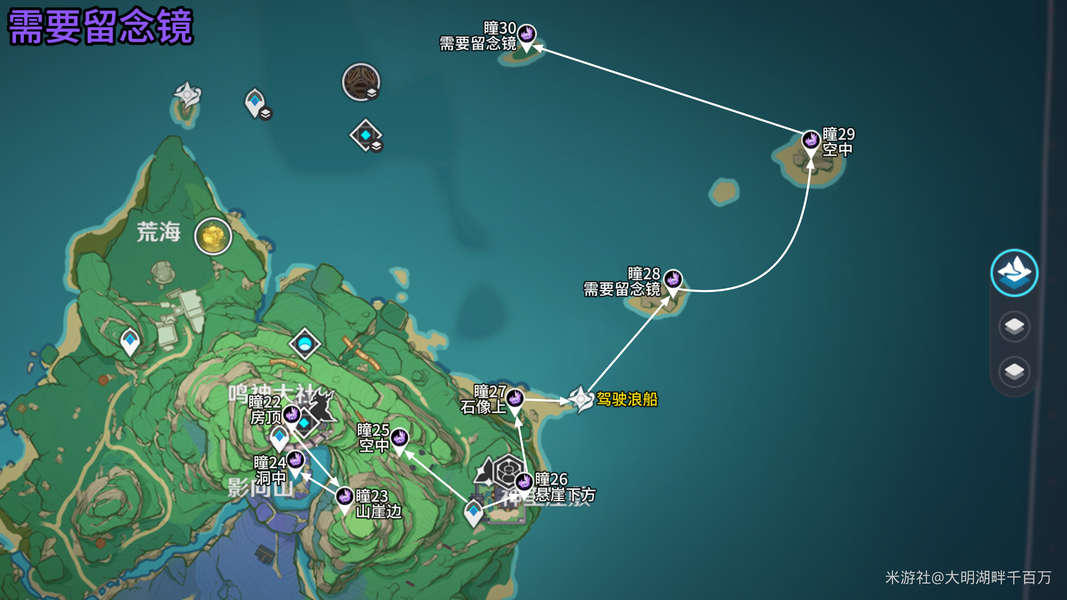1067x600 pixels.
Task: Click the Electroculus pin labeled 瞳23
Action: [345, 497]
